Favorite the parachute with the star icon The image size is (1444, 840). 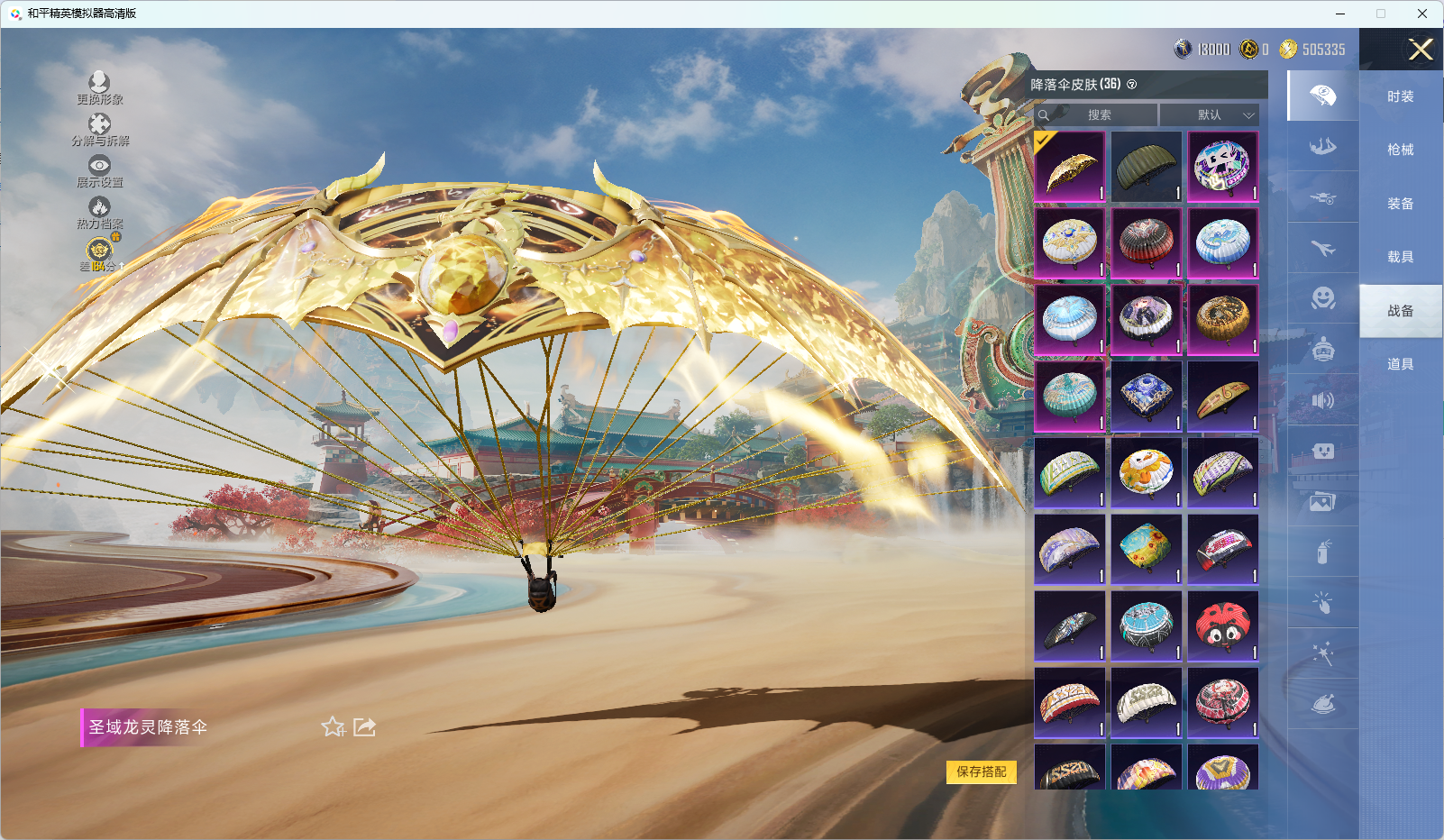(x=333, y=726)
